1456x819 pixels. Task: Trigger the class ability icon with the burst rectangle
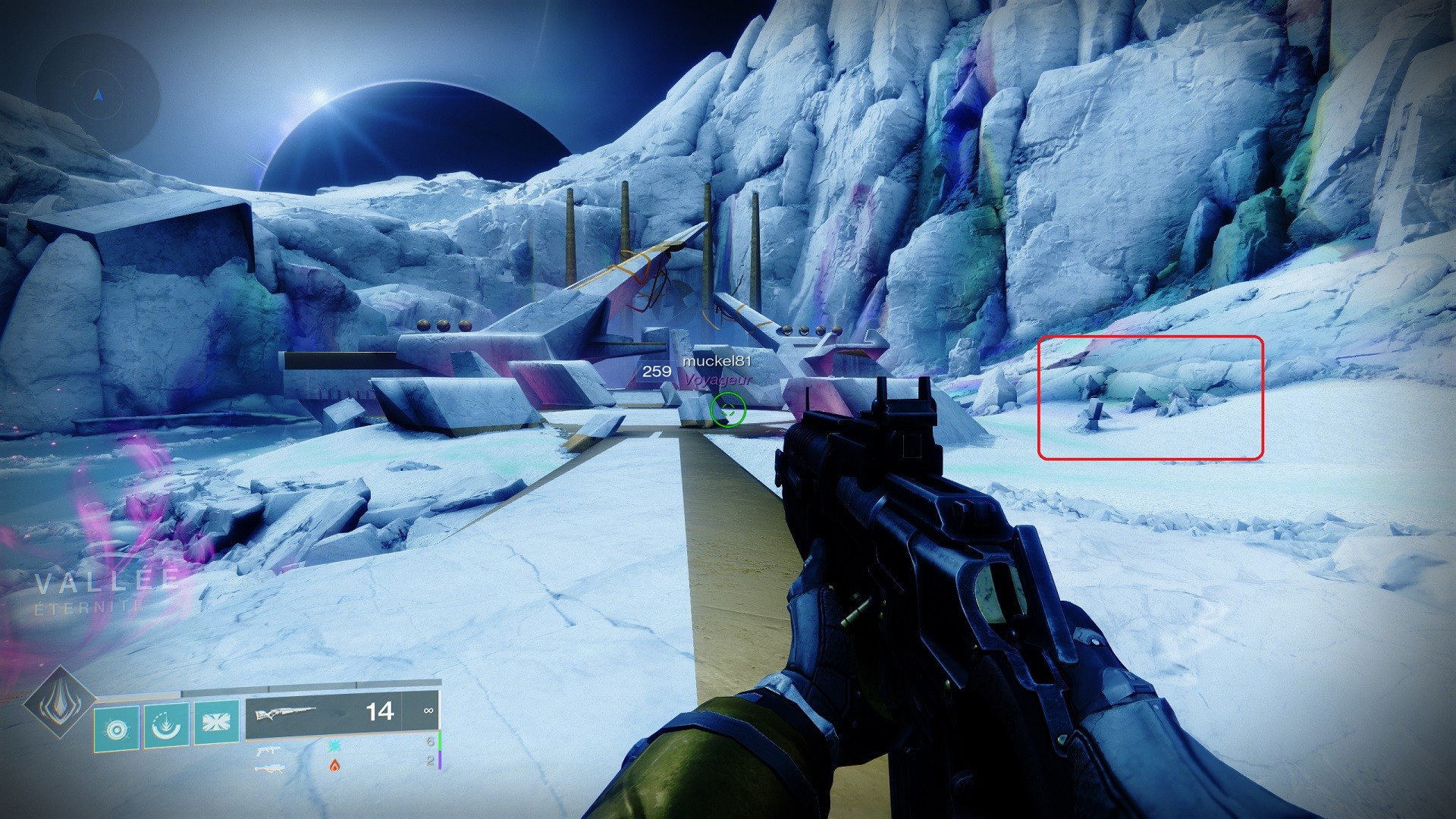click(x=216, y=721)
